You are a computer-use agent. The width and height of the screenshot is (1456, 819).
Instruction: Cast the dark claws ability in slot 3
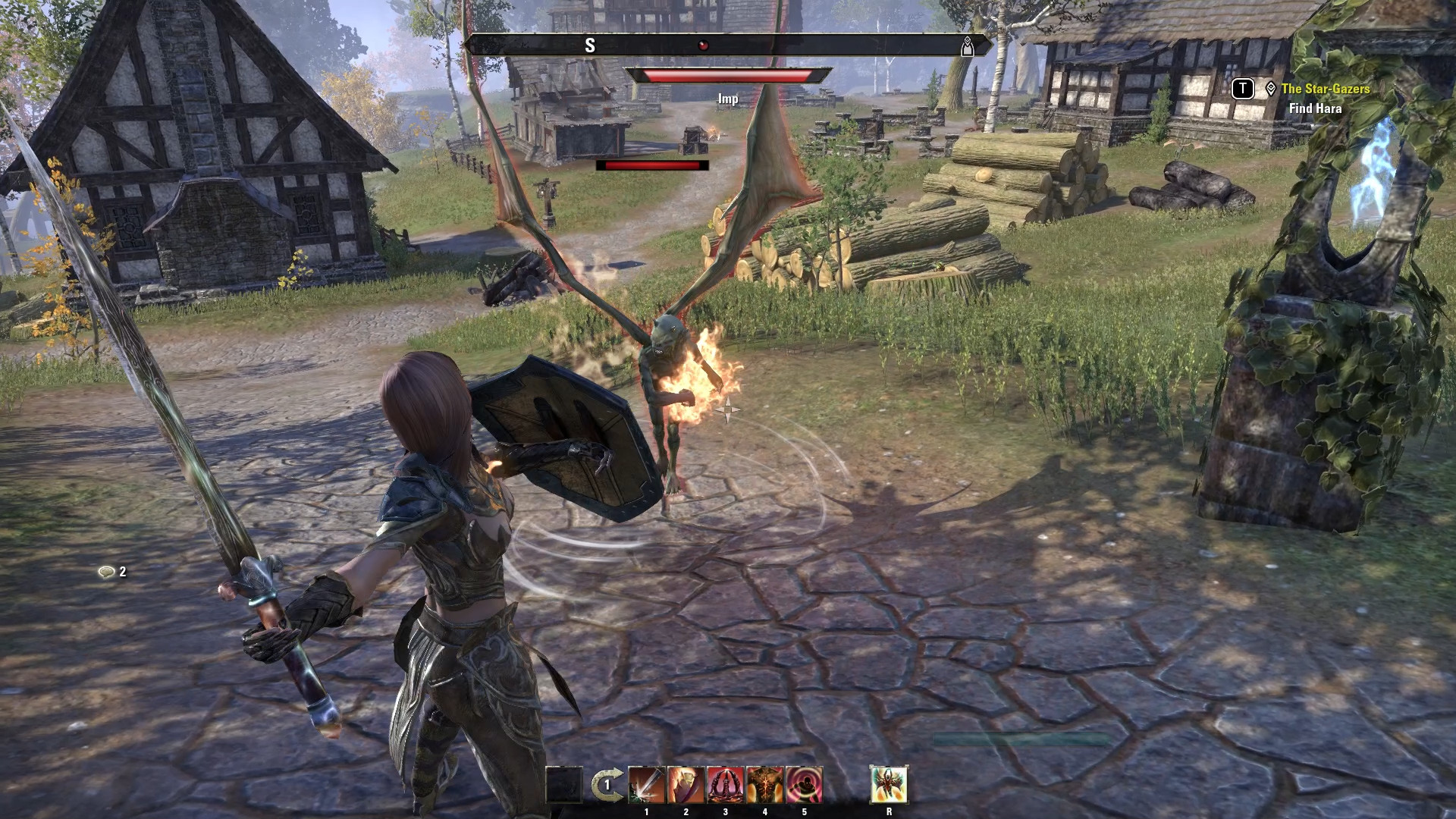click(725, 785)
